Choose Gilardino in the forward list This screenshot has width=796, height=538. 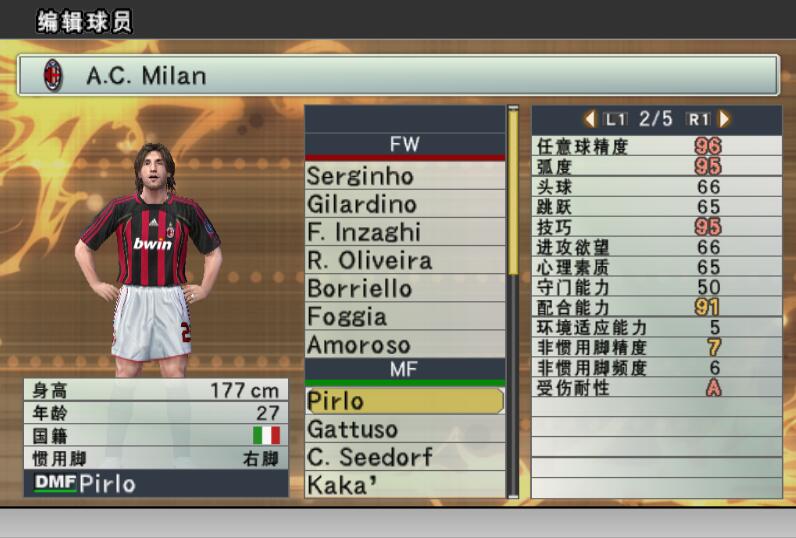(405, 204)
